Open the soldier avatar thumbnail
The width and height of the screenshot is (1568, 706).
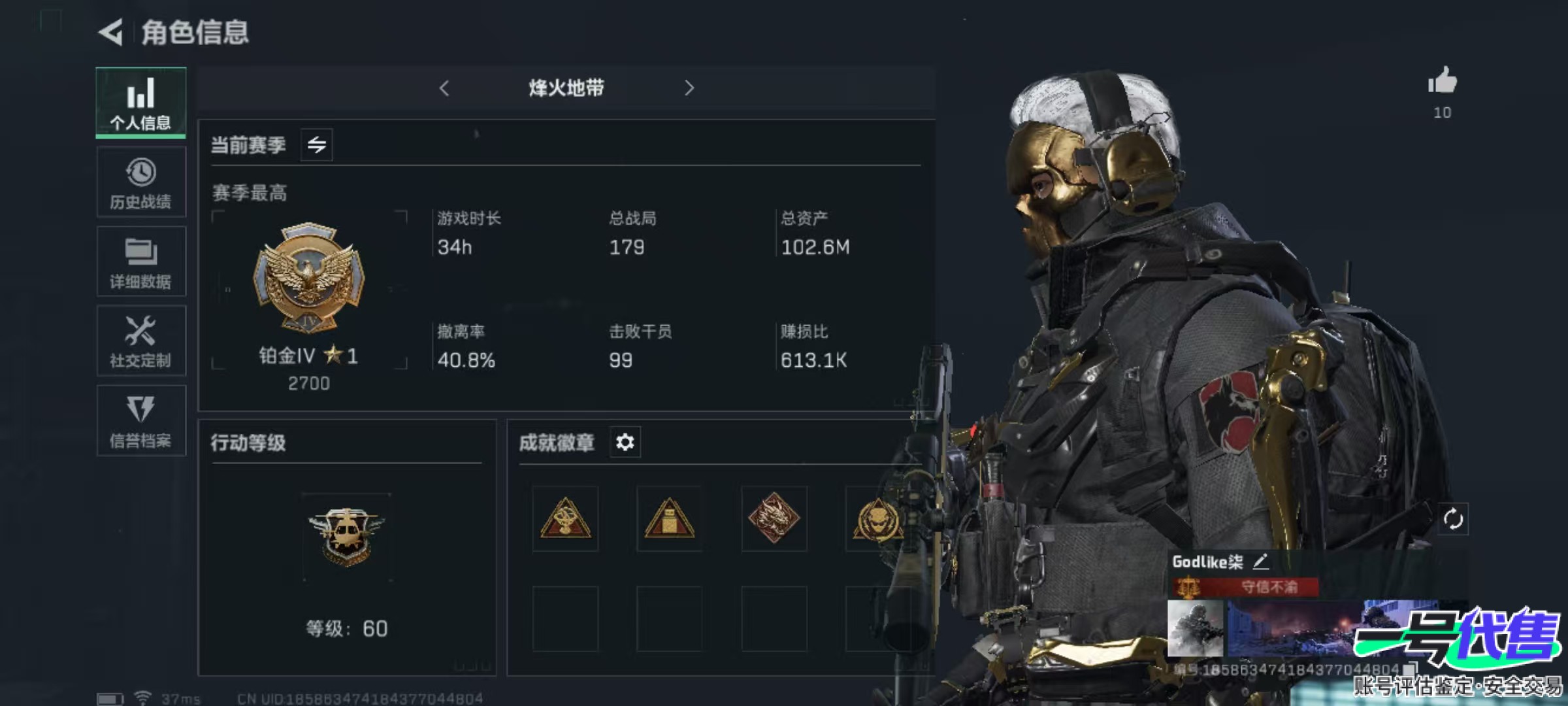pos(1195,628)
